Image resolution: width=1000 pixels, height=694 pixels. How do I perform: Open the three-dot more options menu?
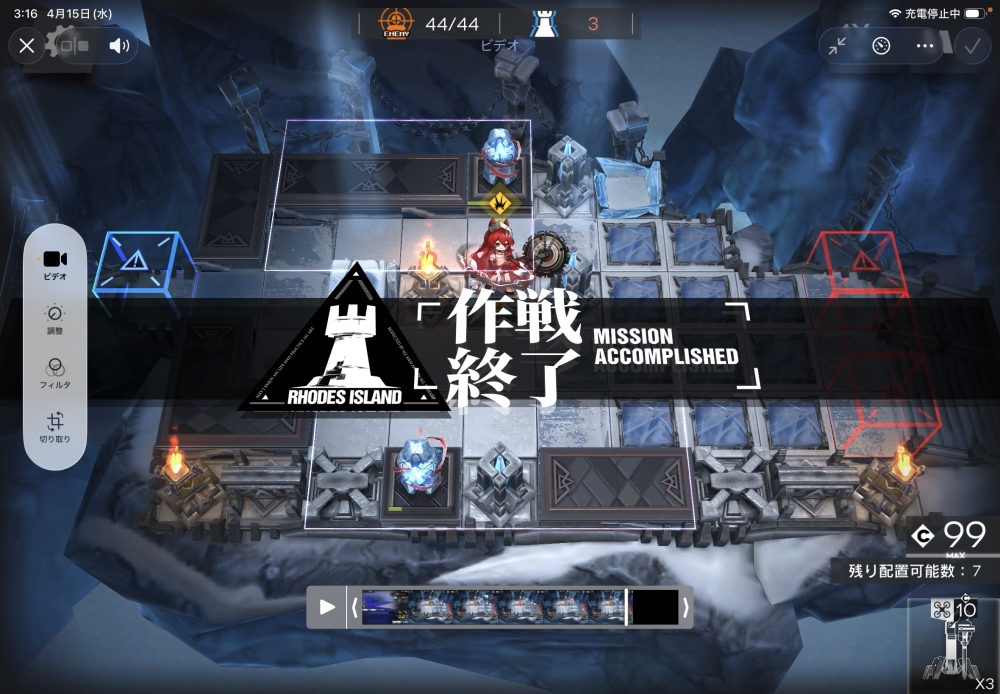pos(925,45)
